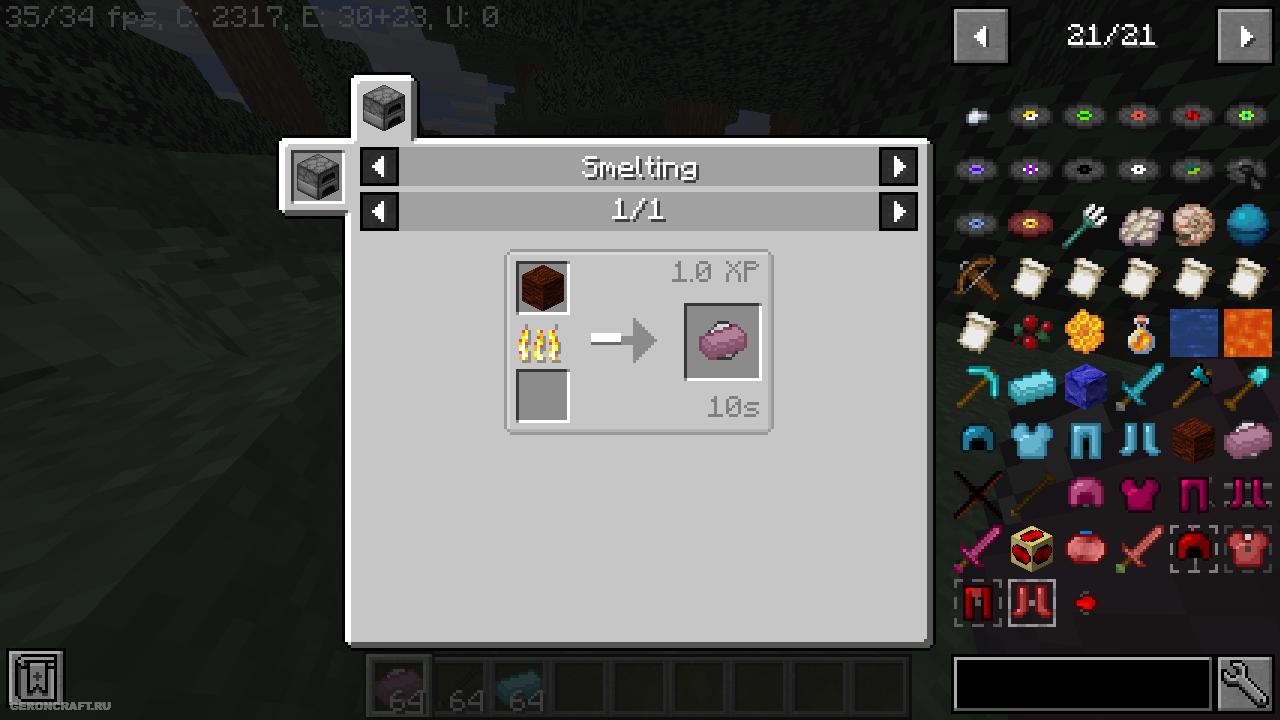Pick the honeycomb item

click(1085, 332)
